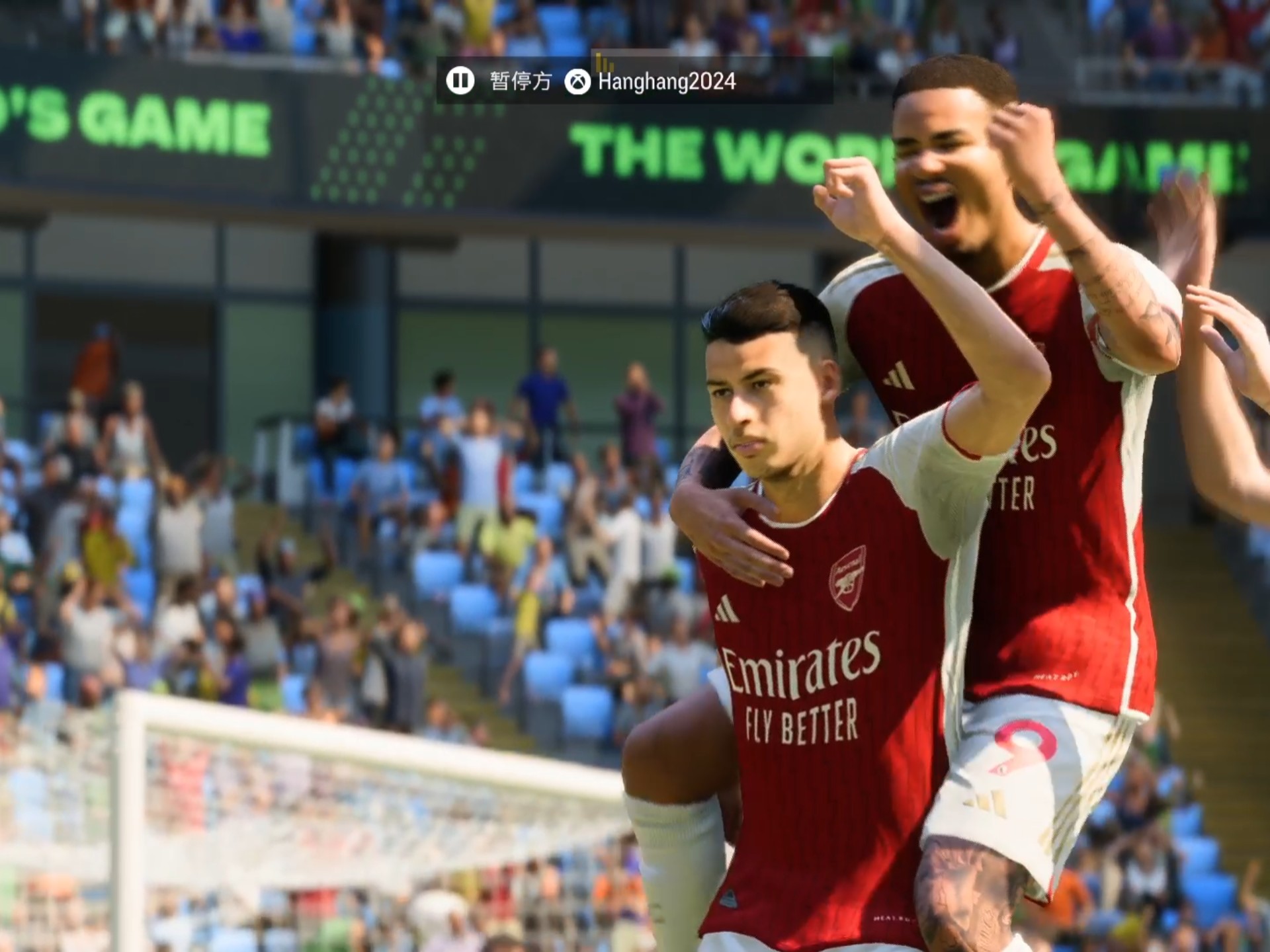Select the Hanghang2024 player name

coord(667,82)
